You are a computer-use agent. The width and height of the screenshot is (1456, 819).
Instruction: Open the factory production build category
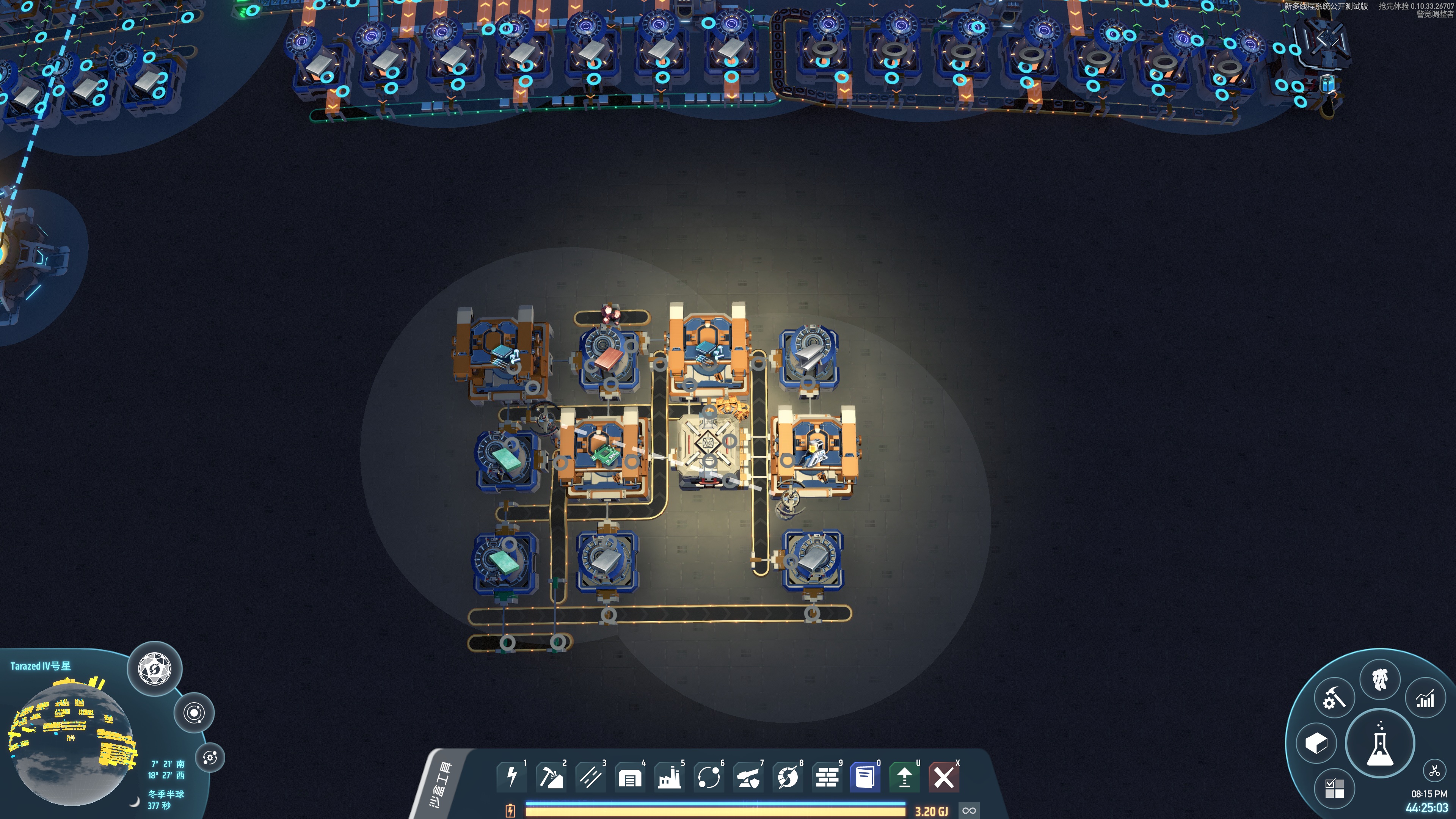click(x=669, y=777)
